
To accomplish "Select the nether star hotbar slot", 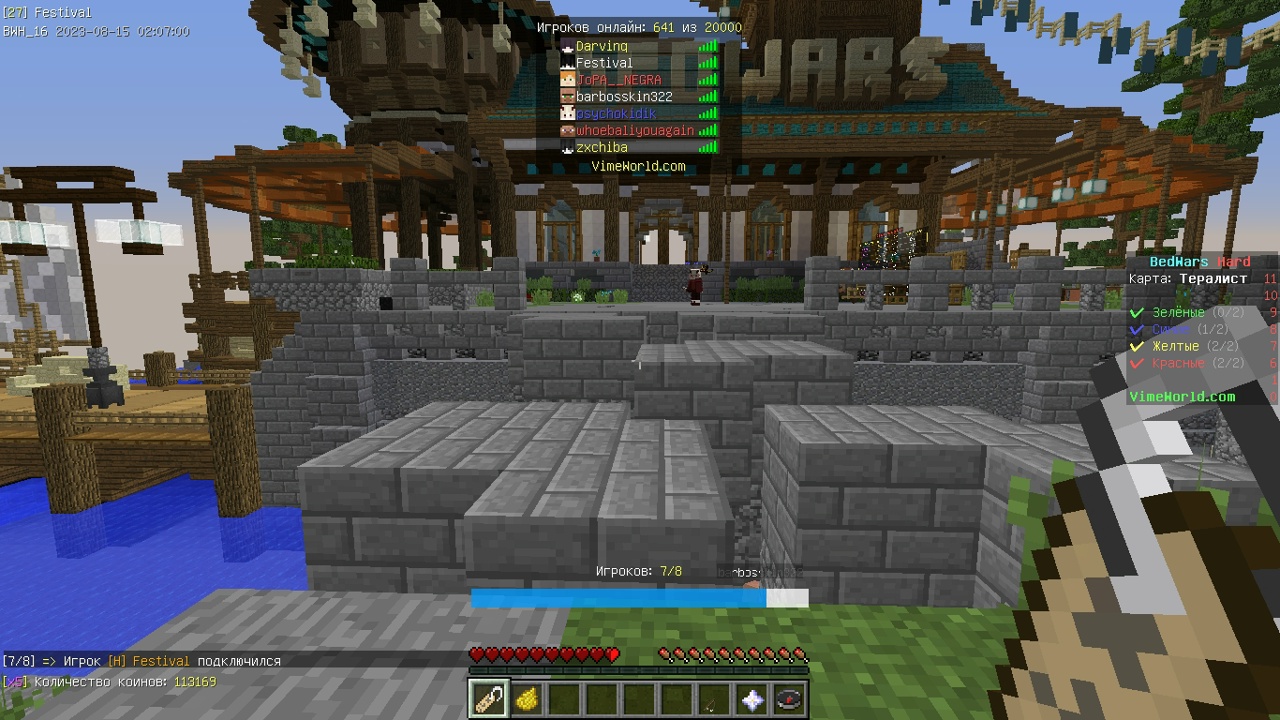I will point(752,699).
